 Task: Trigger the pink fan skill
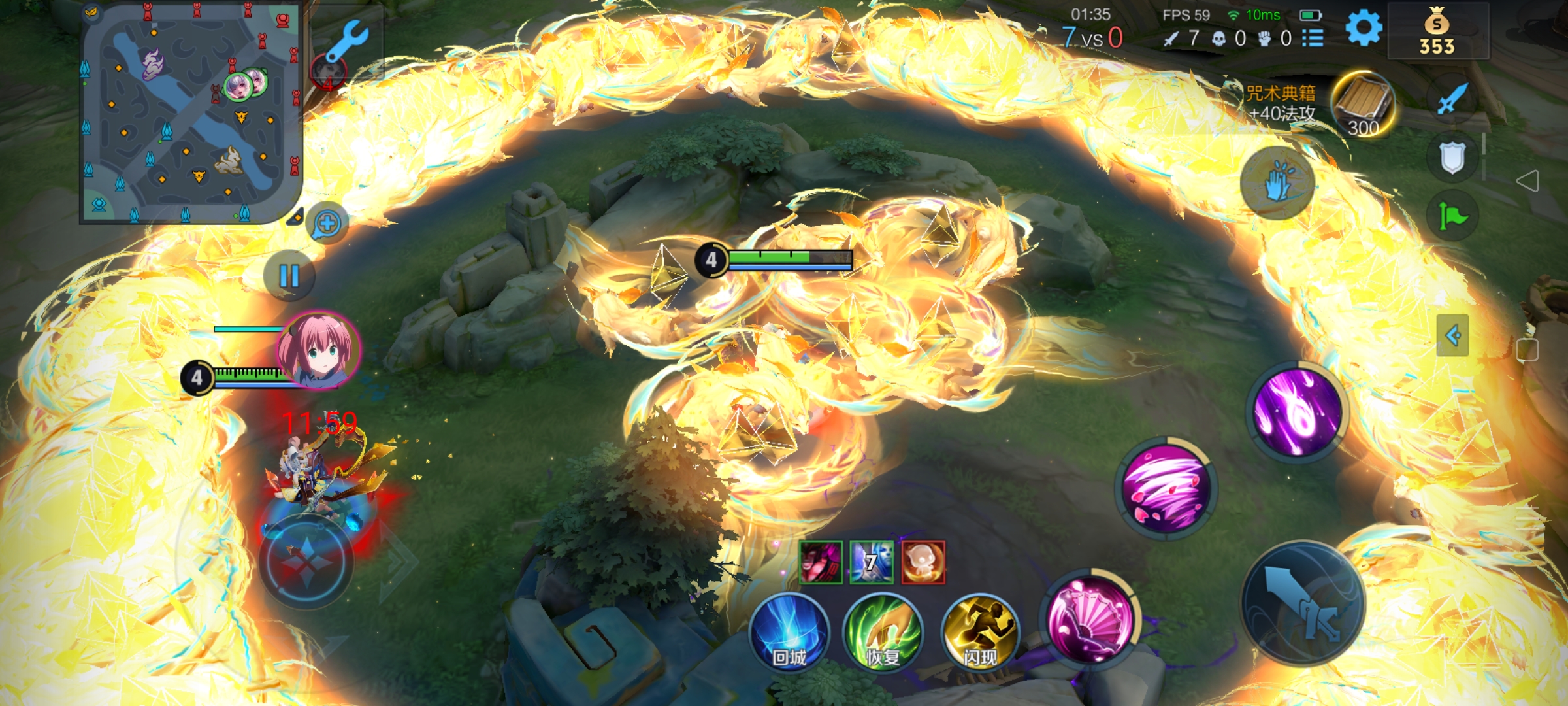[x=1090, y=620]
